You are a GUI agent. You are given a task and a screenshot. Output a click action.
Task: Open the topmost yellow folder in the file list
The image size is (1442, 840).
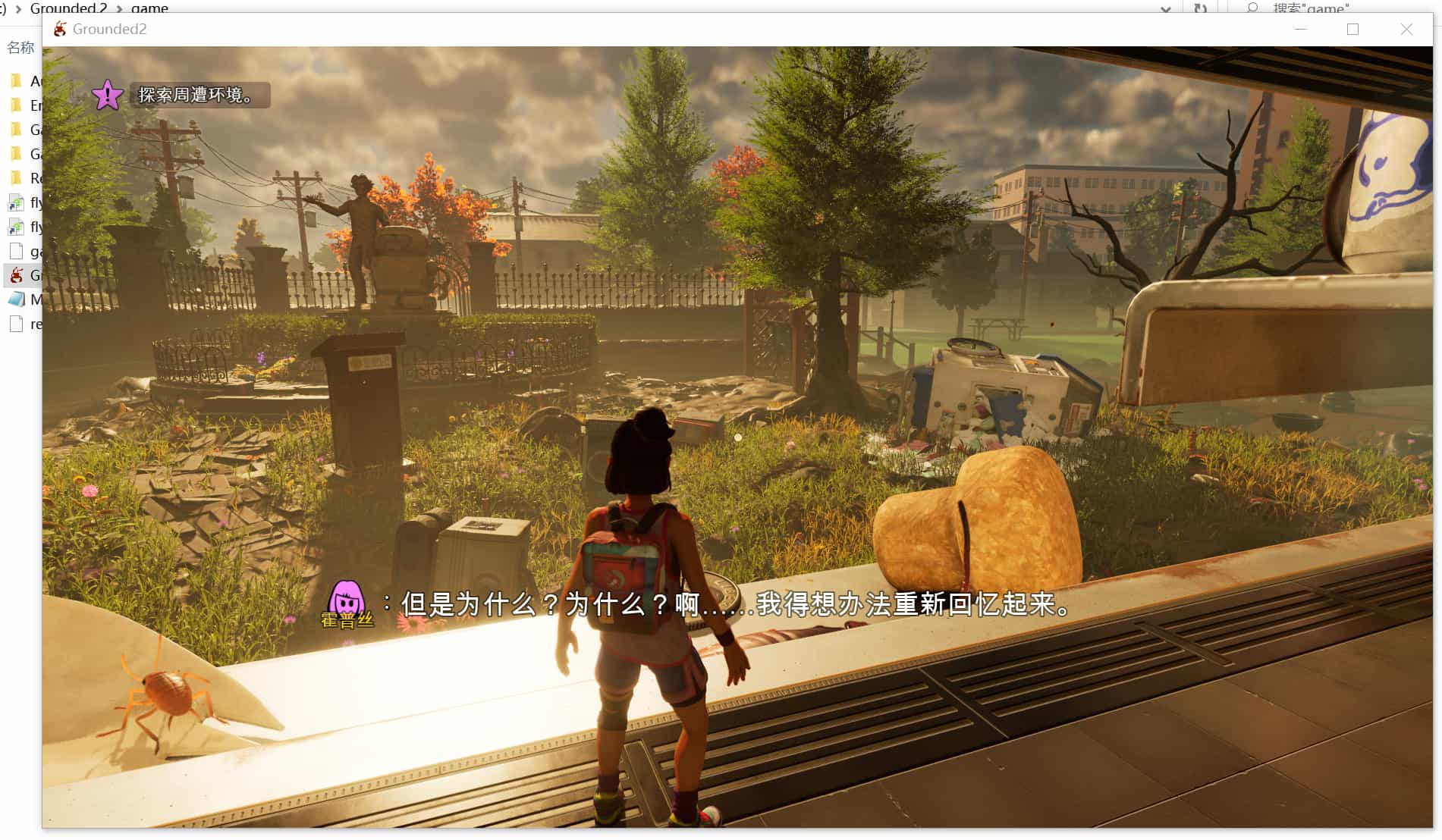[16, 81]
